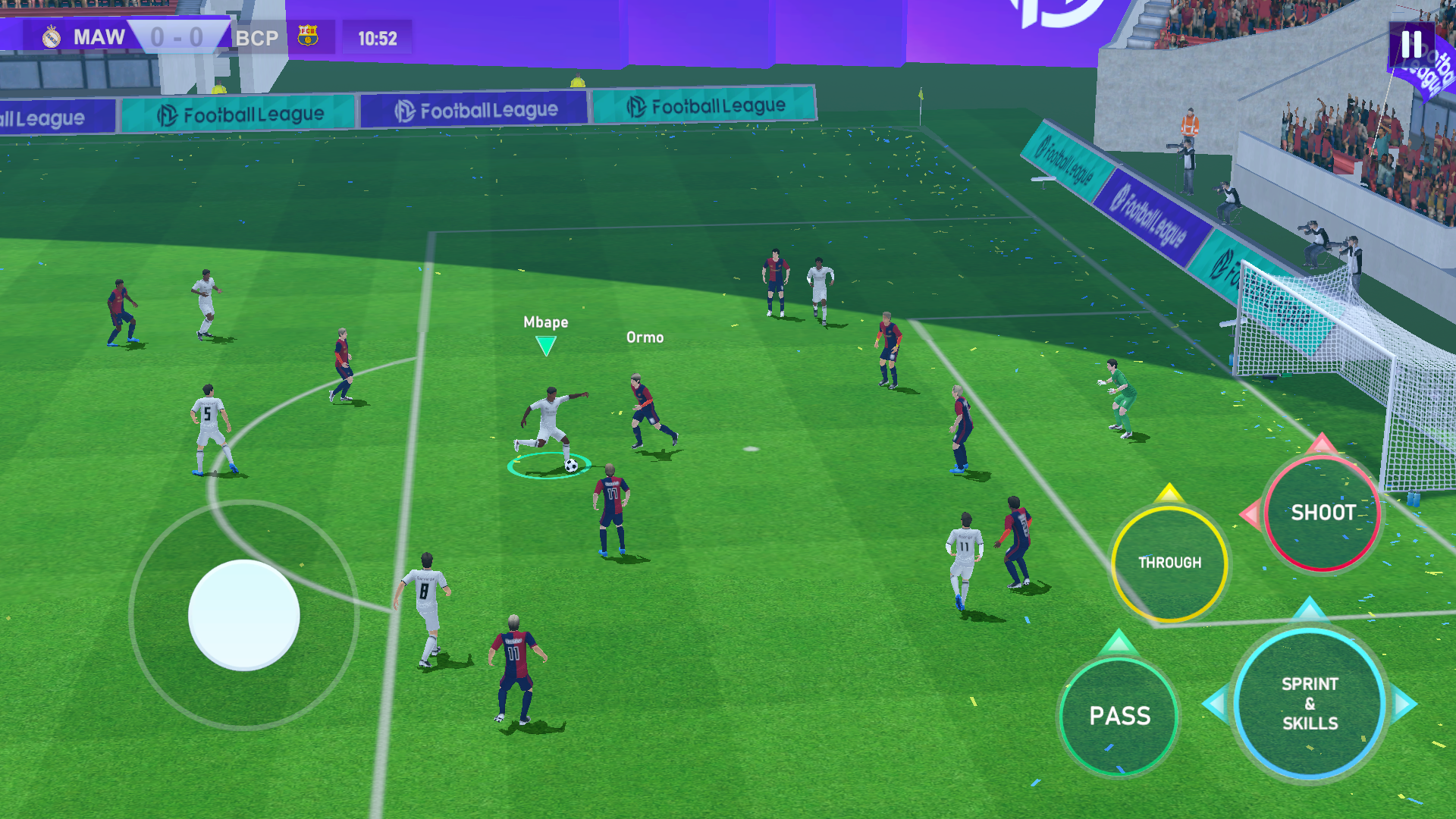Click the match timer showing 10:52

[x=377, y=37]
